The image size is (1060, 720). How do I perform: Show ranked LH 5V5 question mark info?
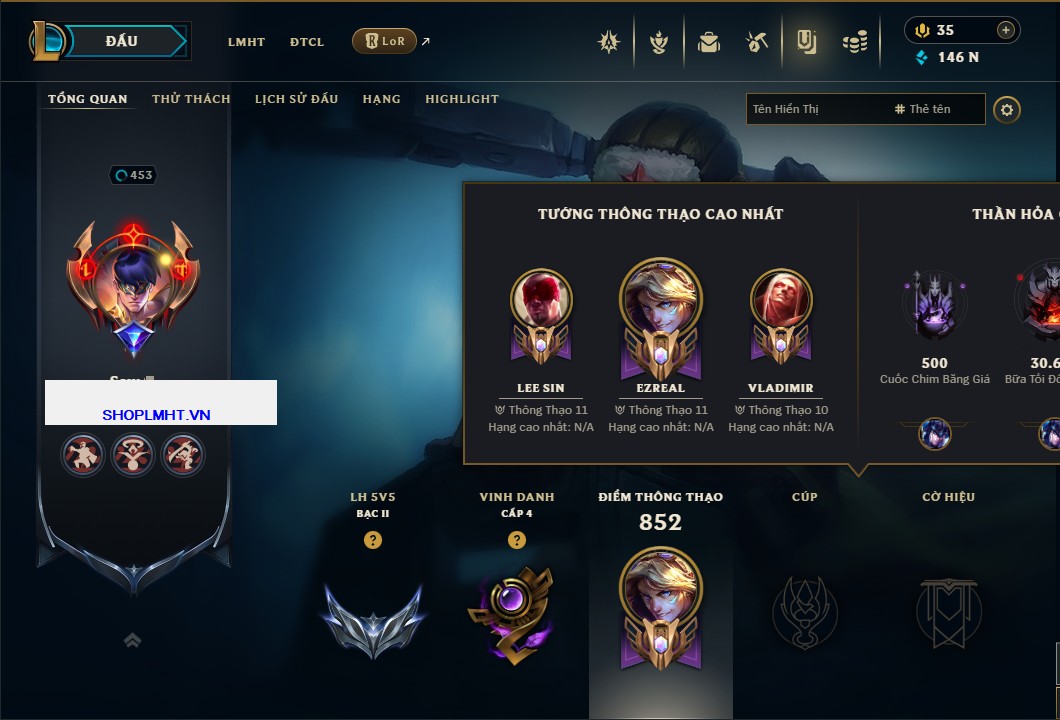[x=373, y=541]
